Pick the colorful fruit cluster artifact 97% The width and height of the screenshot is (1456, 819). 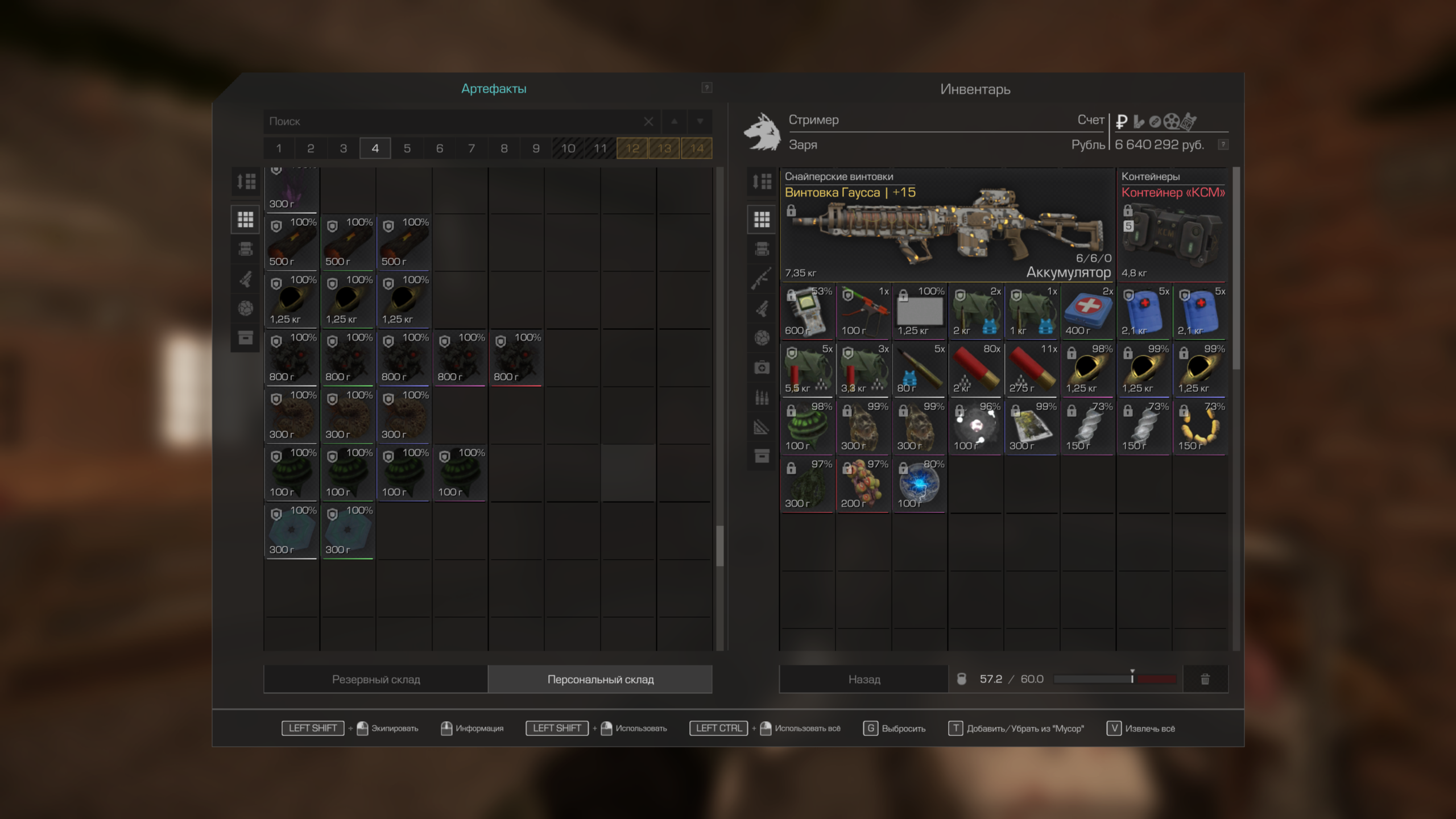pyautogui.click(x=863, y=485)
